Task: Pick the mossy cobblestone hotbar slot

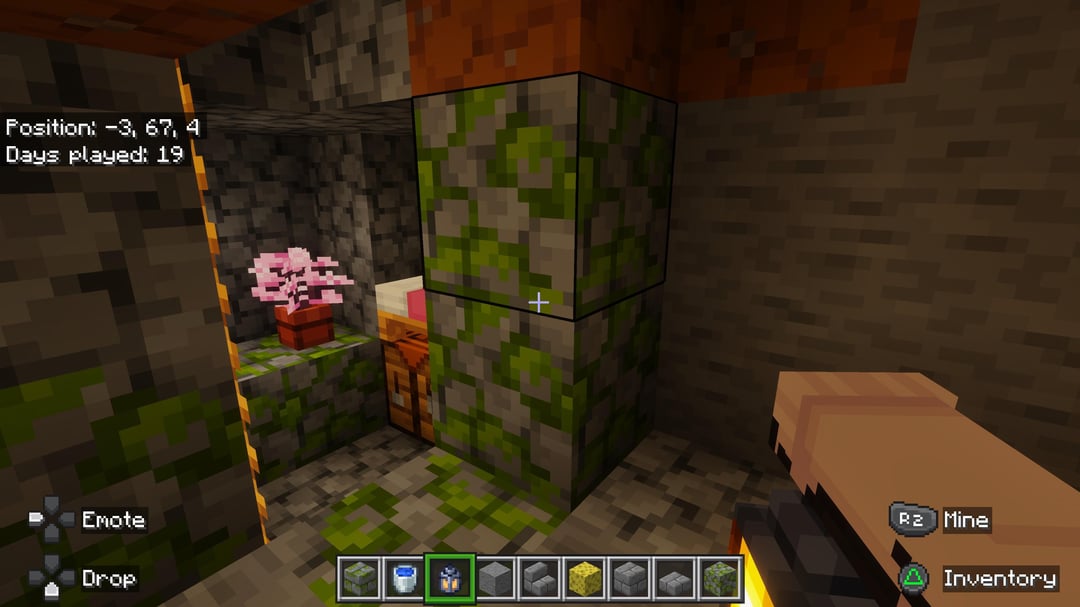Action: [x=719, y=578]
